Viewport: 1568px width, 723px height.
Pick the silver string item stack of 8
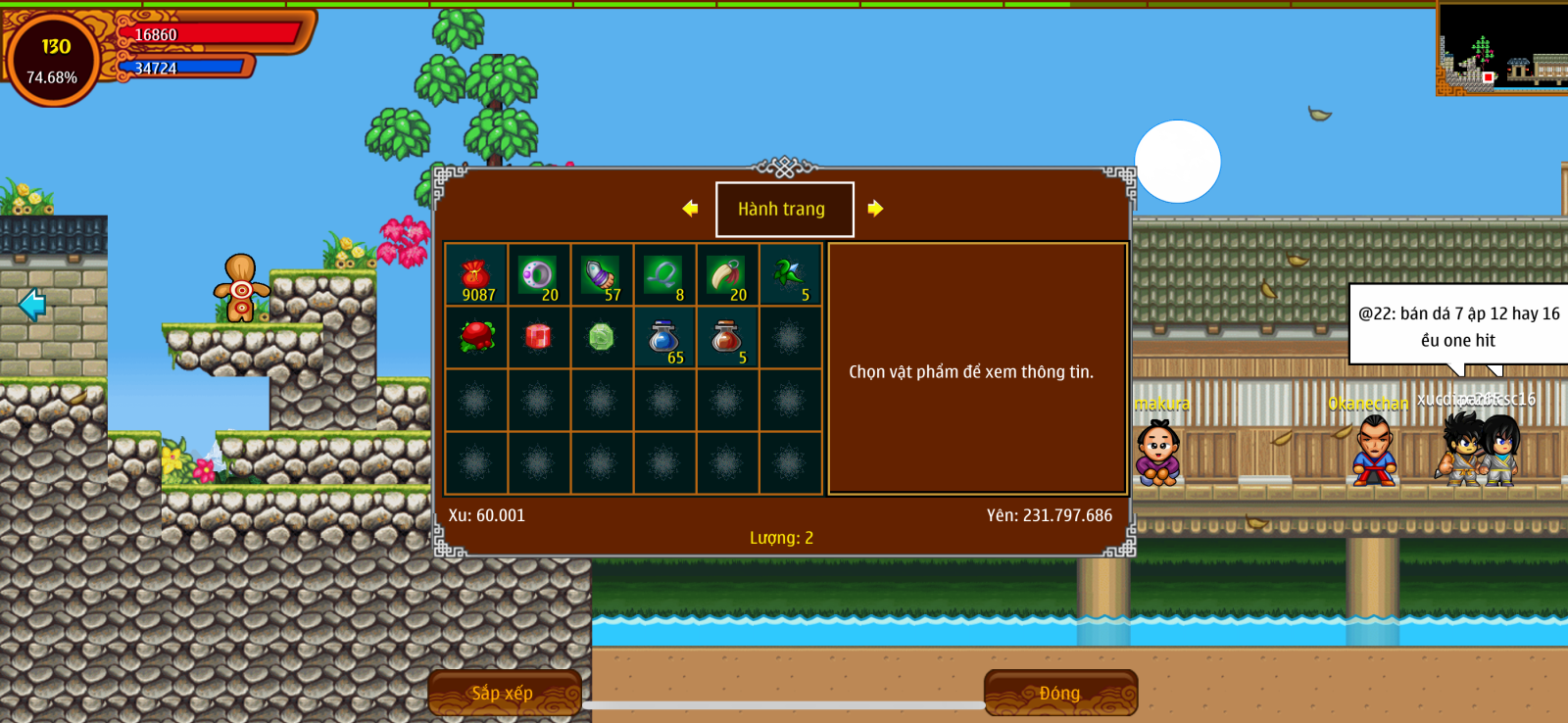click(x=663, y=276)
